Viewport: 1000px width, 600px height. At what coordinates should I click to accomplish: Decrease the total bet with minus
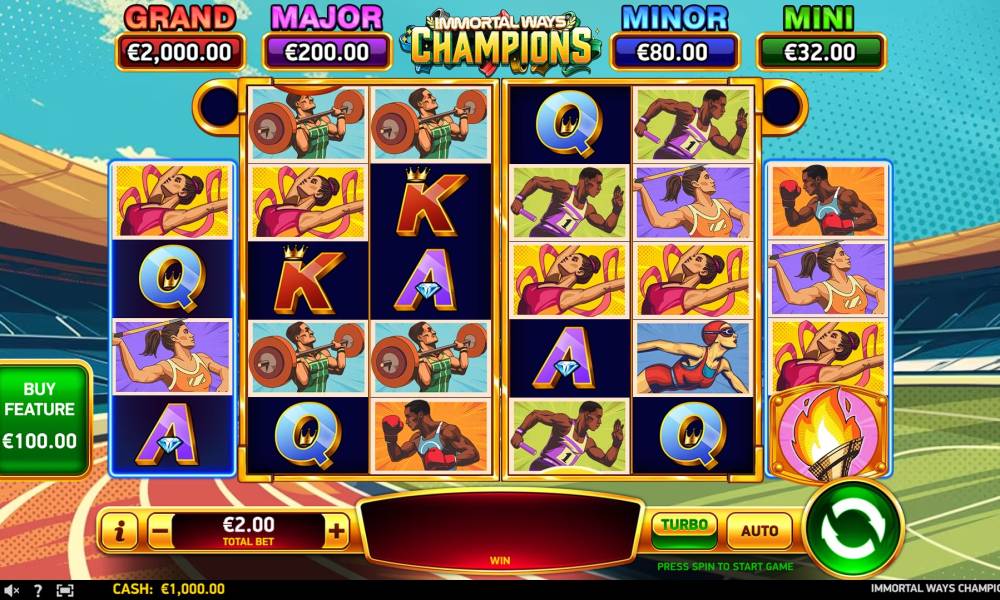(x=160, y=532)
